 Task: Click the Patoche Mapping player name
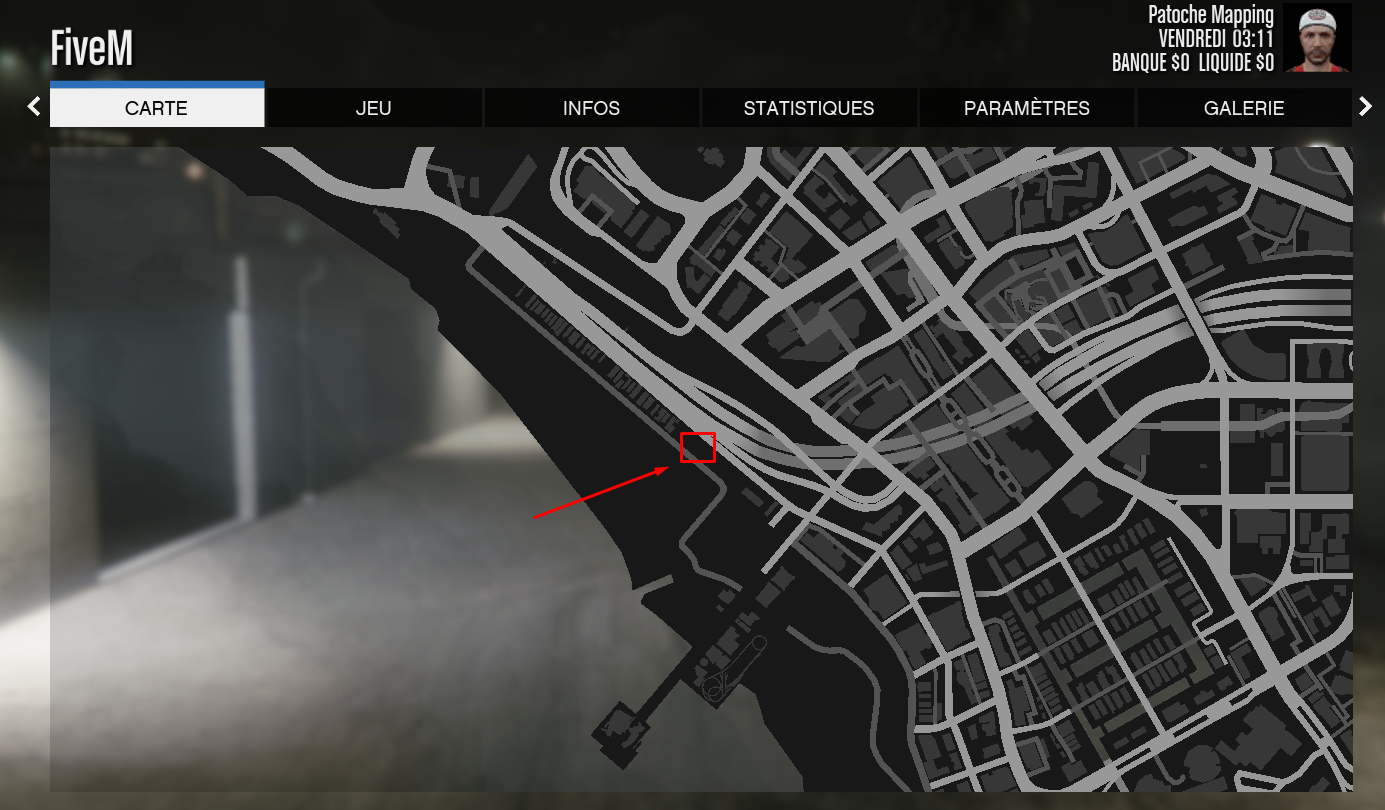[x=1209, y=15]
